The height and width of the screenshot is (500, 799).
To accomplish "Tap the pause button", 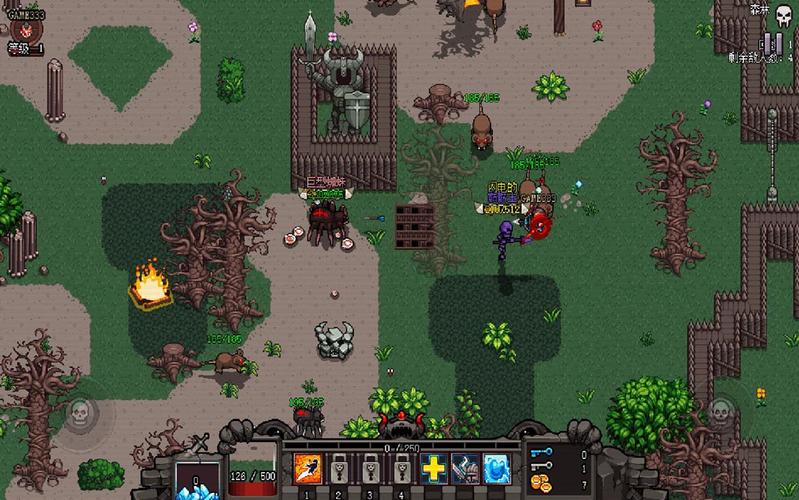I will pyautogui.click(x=772, y=43).
